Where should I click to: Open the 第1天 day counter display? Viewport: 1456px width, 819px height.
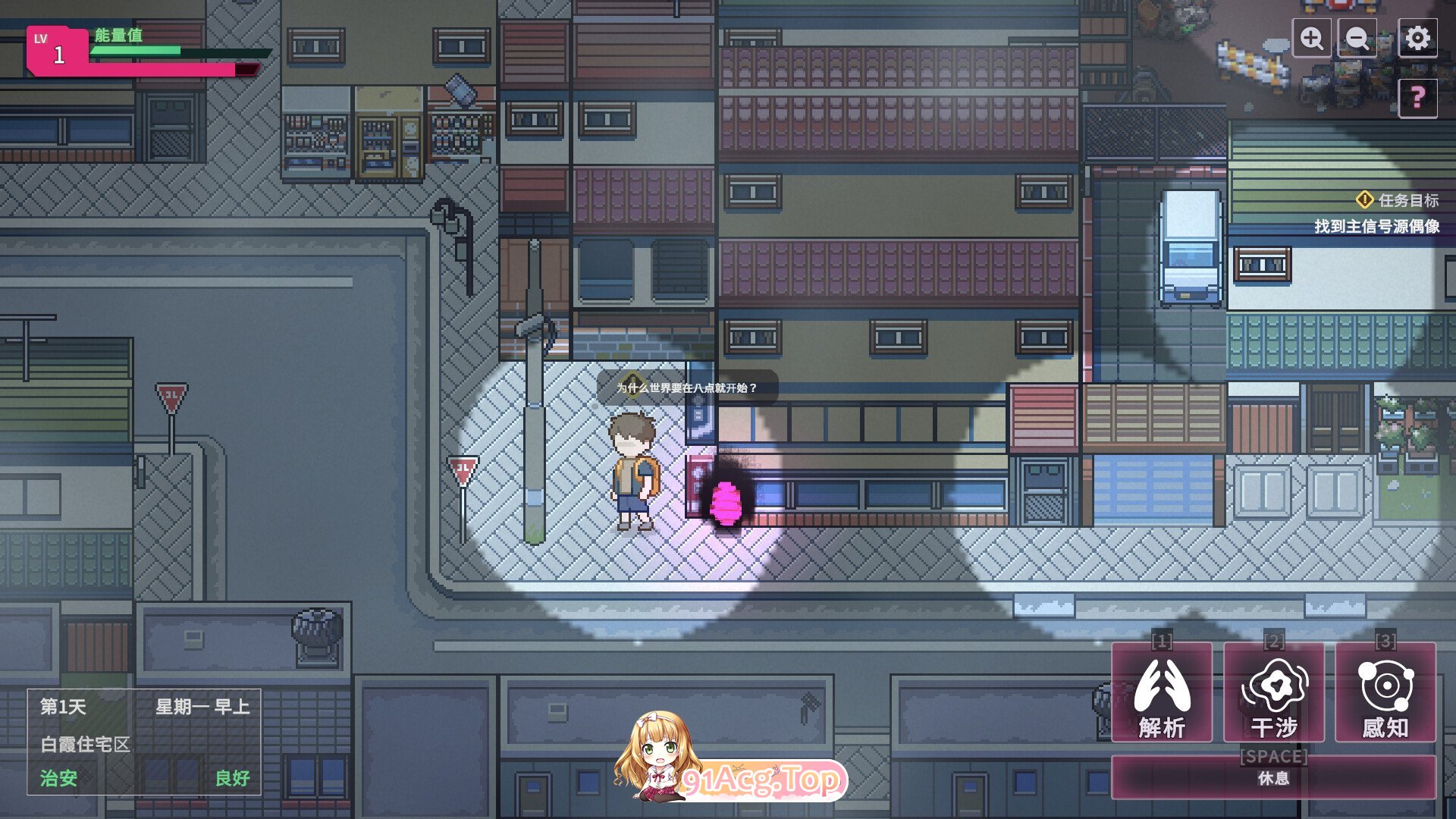63,708
